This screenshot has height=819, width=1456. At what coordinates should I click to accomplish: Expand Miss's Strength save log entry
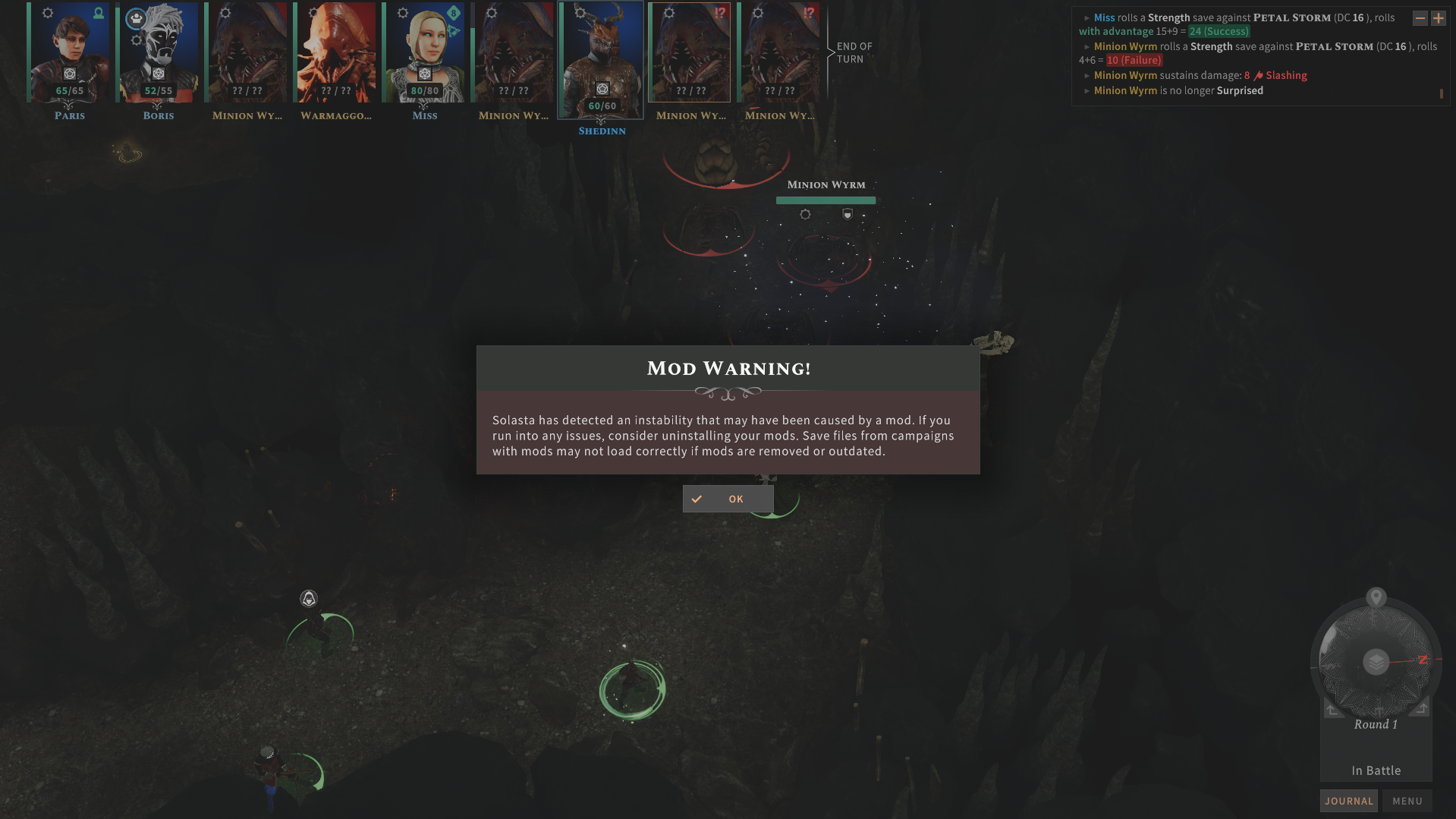(x=1086, y=17)
